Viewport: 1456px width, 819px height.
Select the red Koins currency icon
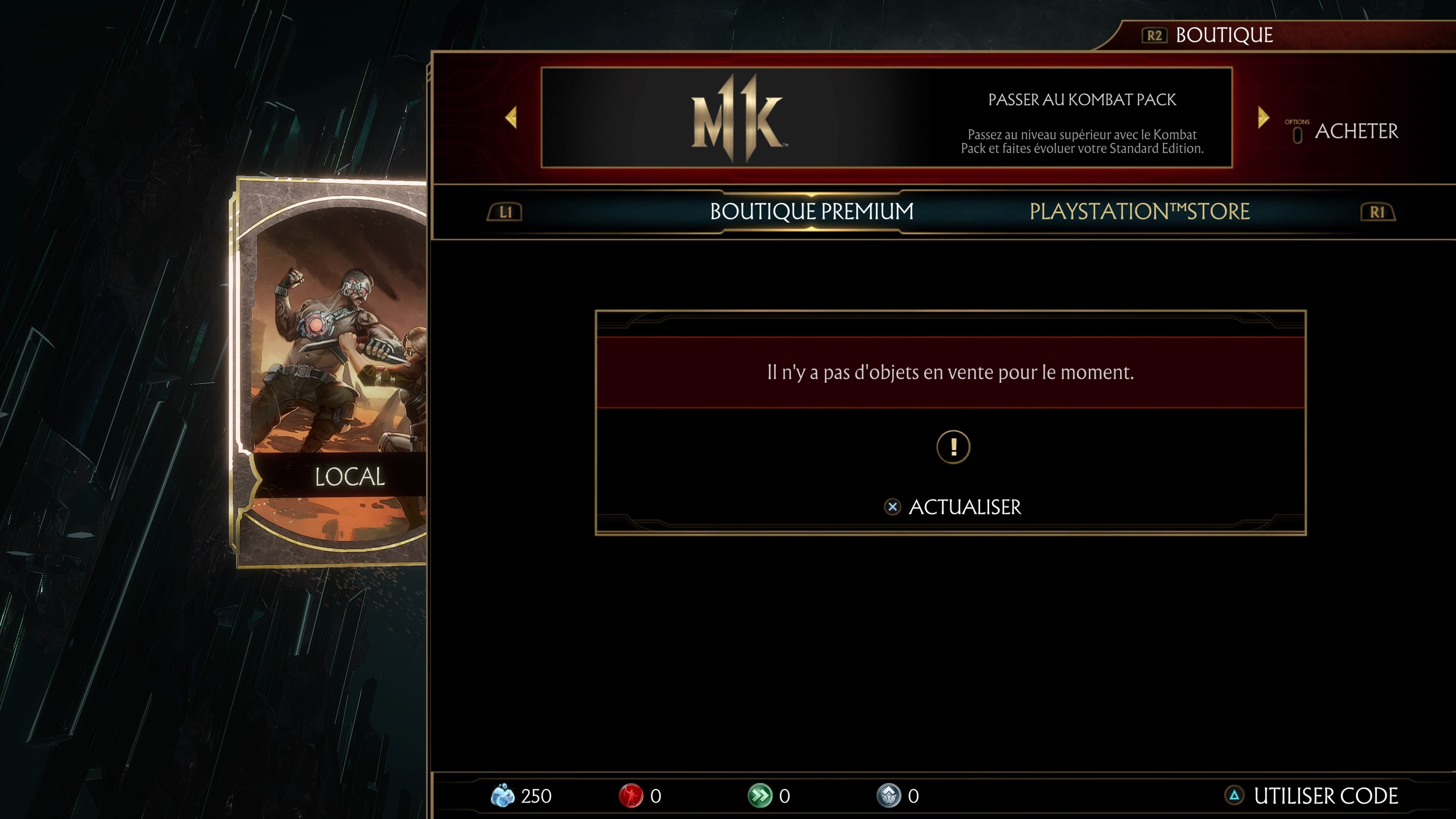pyautogui.click(x=631, y=795)
